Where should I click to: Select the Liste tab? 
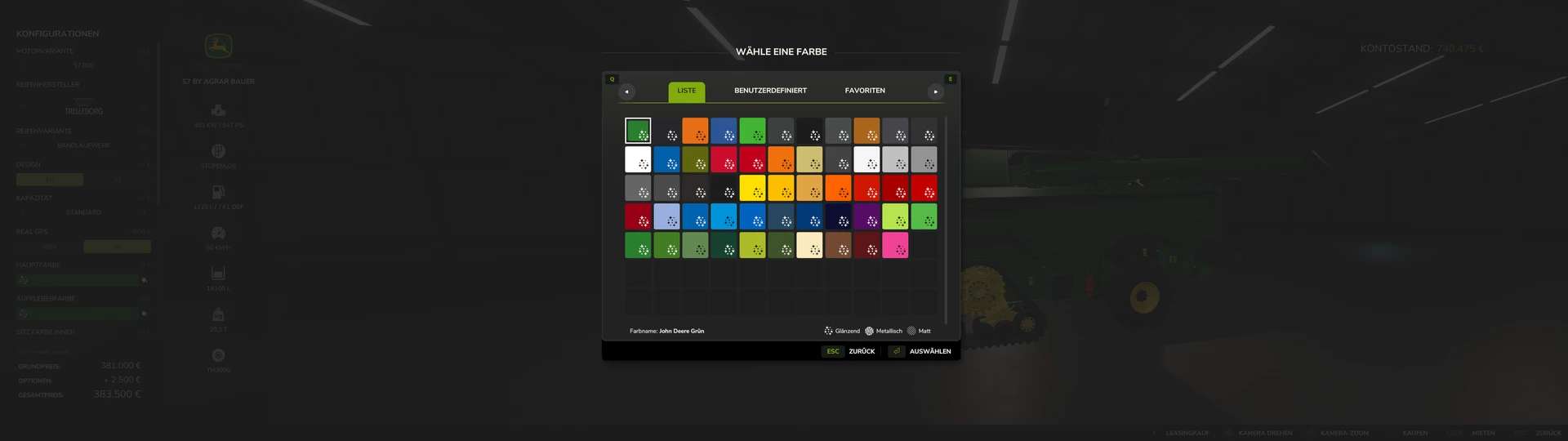pos(686,91)
